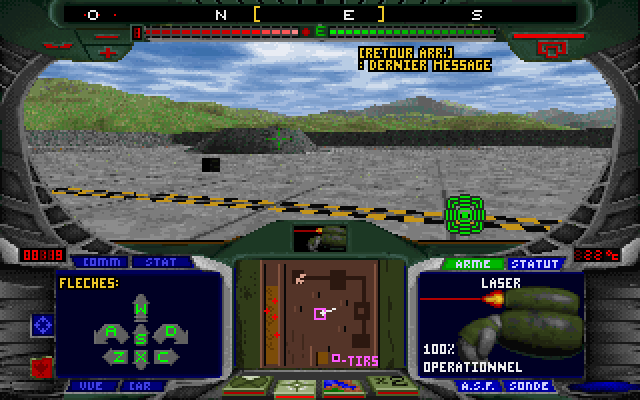Screen dimensions: 640x400
Task: Click the C arrow button
Action: (163, 355)
